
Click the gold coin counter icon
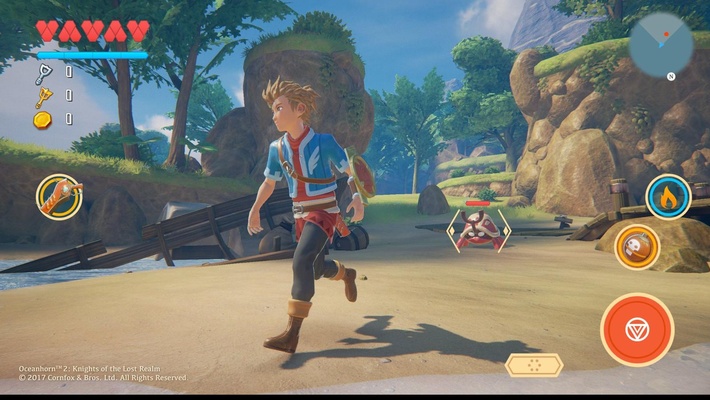[x=42, y=119]
